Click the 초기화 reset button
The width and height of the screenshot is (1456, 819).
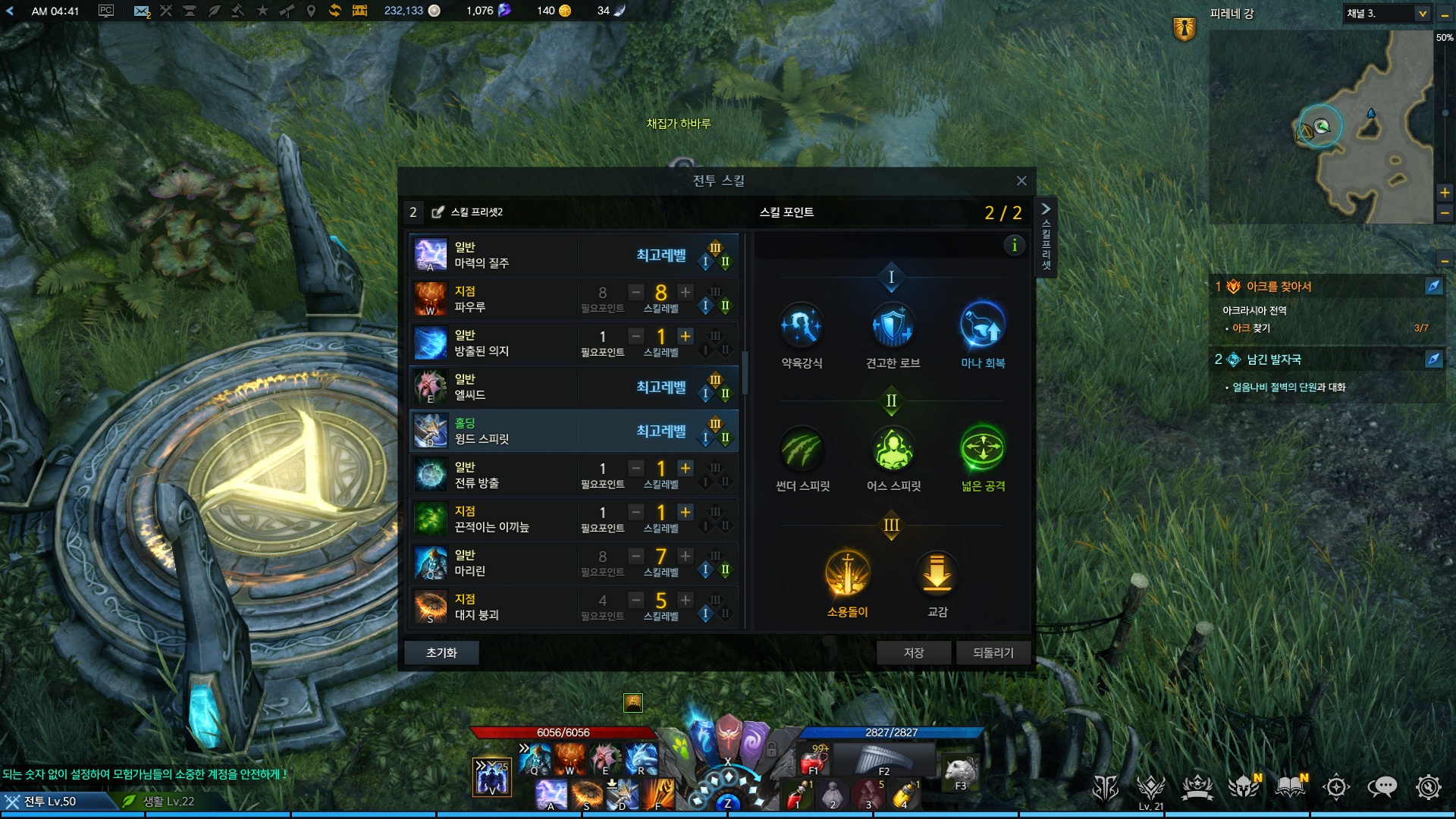(441, 653)
